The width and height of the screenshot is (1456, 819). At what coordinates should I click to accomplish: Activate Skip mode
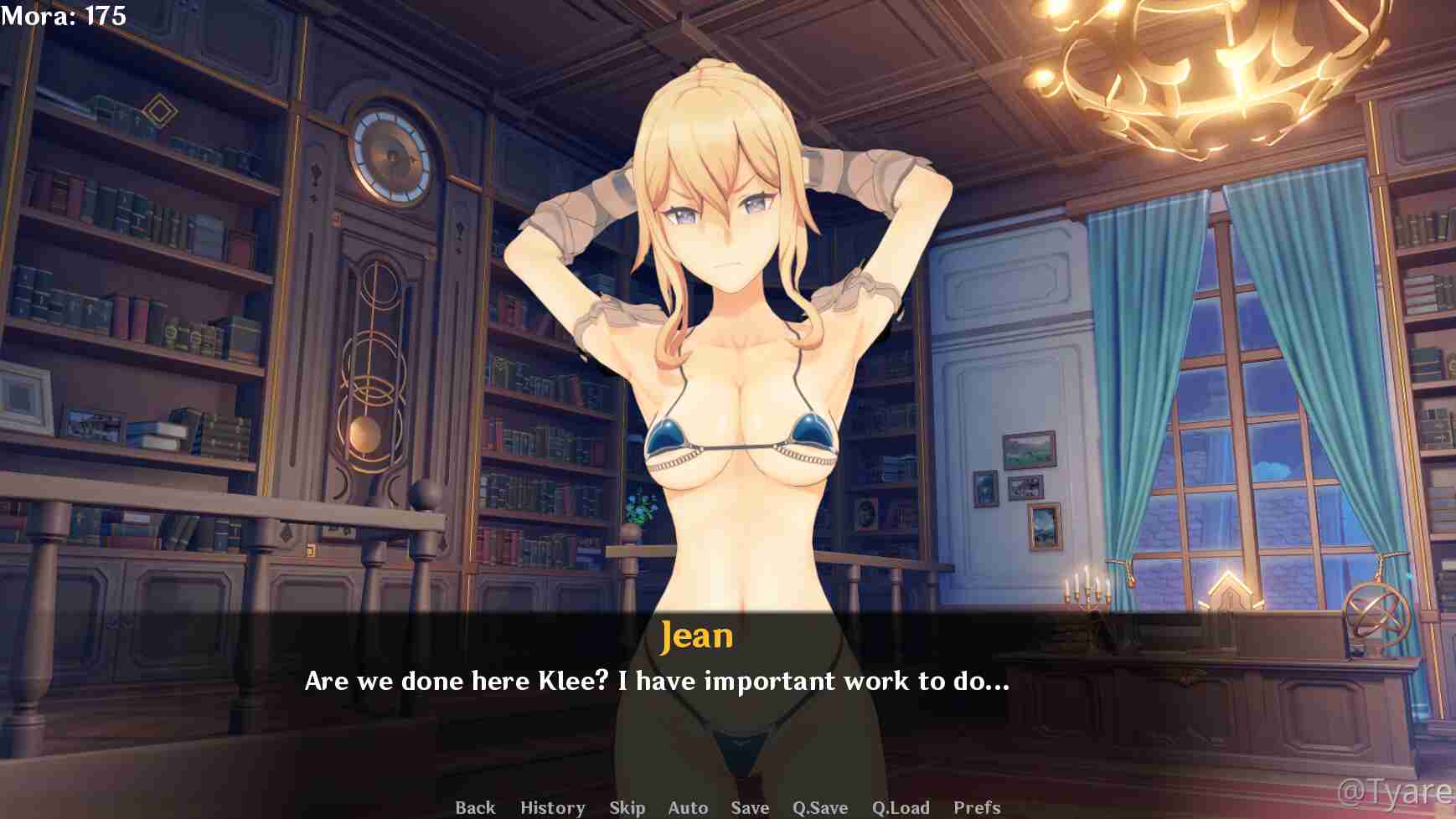[627, 807]
